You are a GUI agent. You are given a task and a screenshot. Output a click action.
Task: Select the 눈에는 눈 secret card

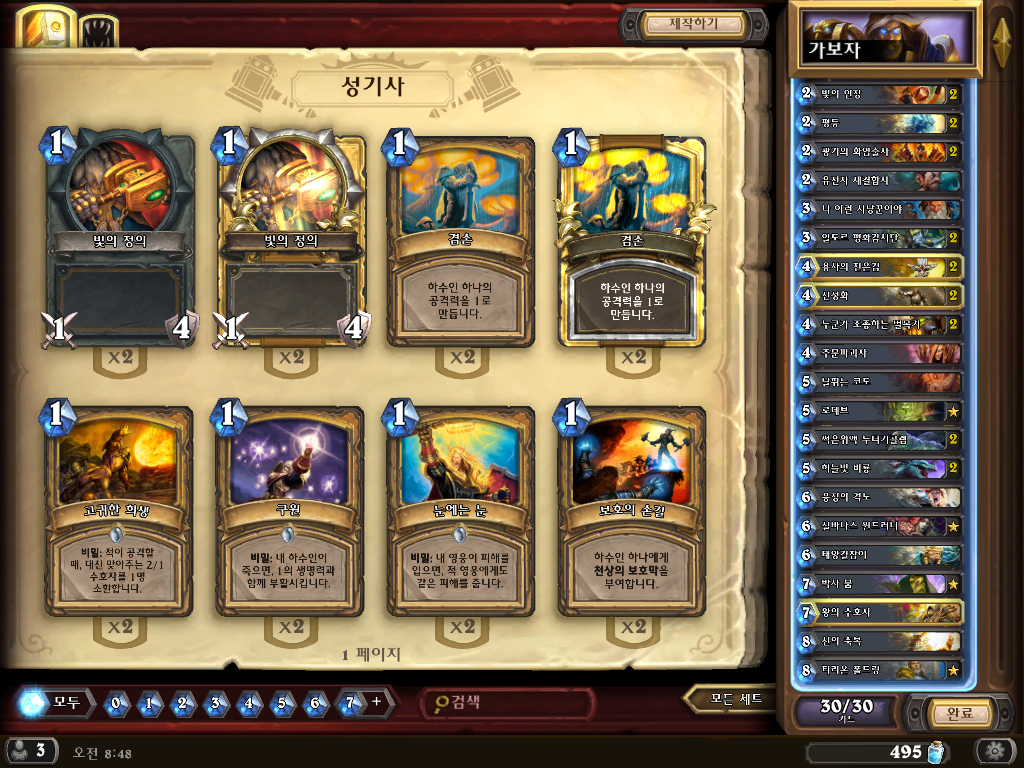click(461, 510)
